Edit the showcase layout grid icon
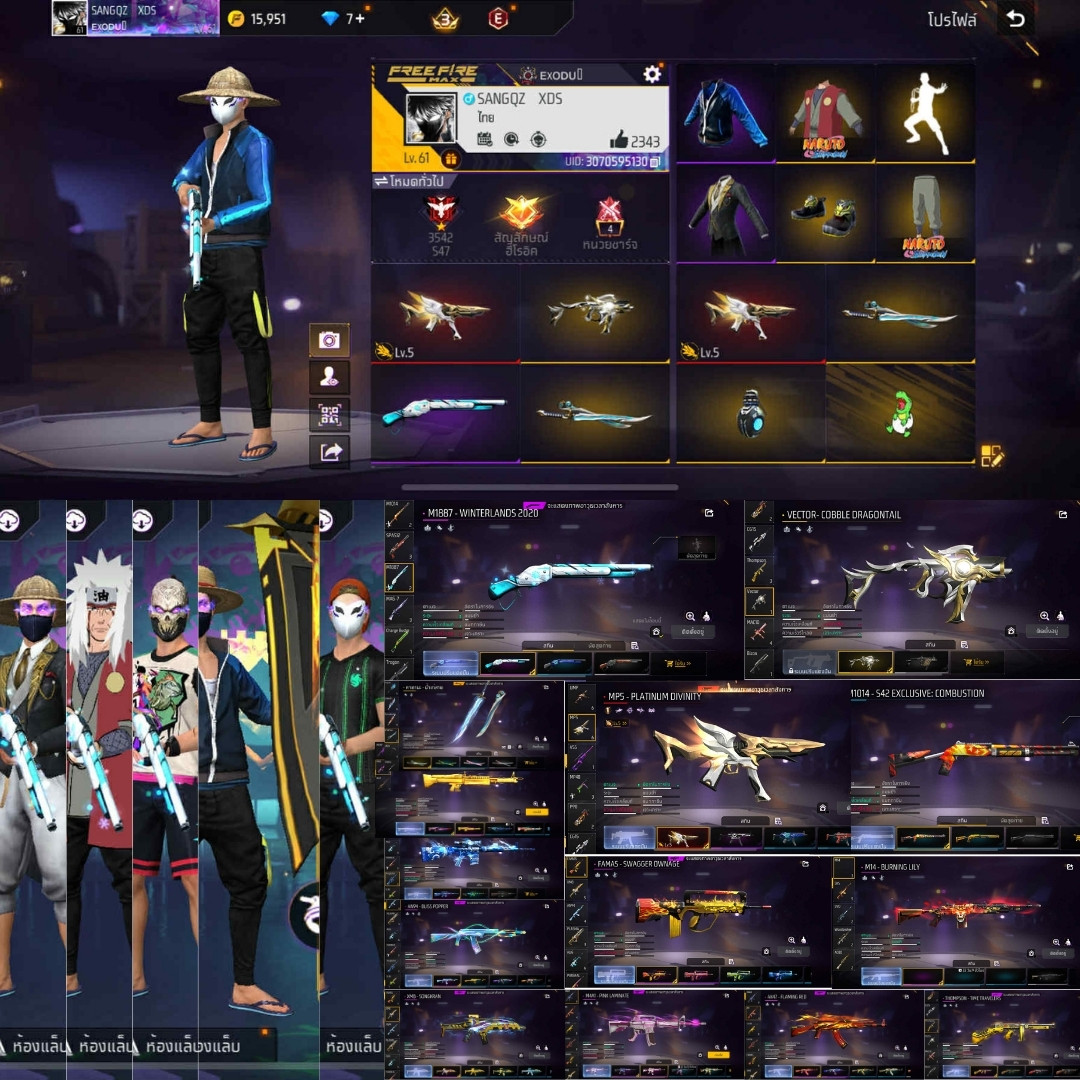Image resolution: width=1080 pixels, height=1080 pixels. [x=991, y=456]
